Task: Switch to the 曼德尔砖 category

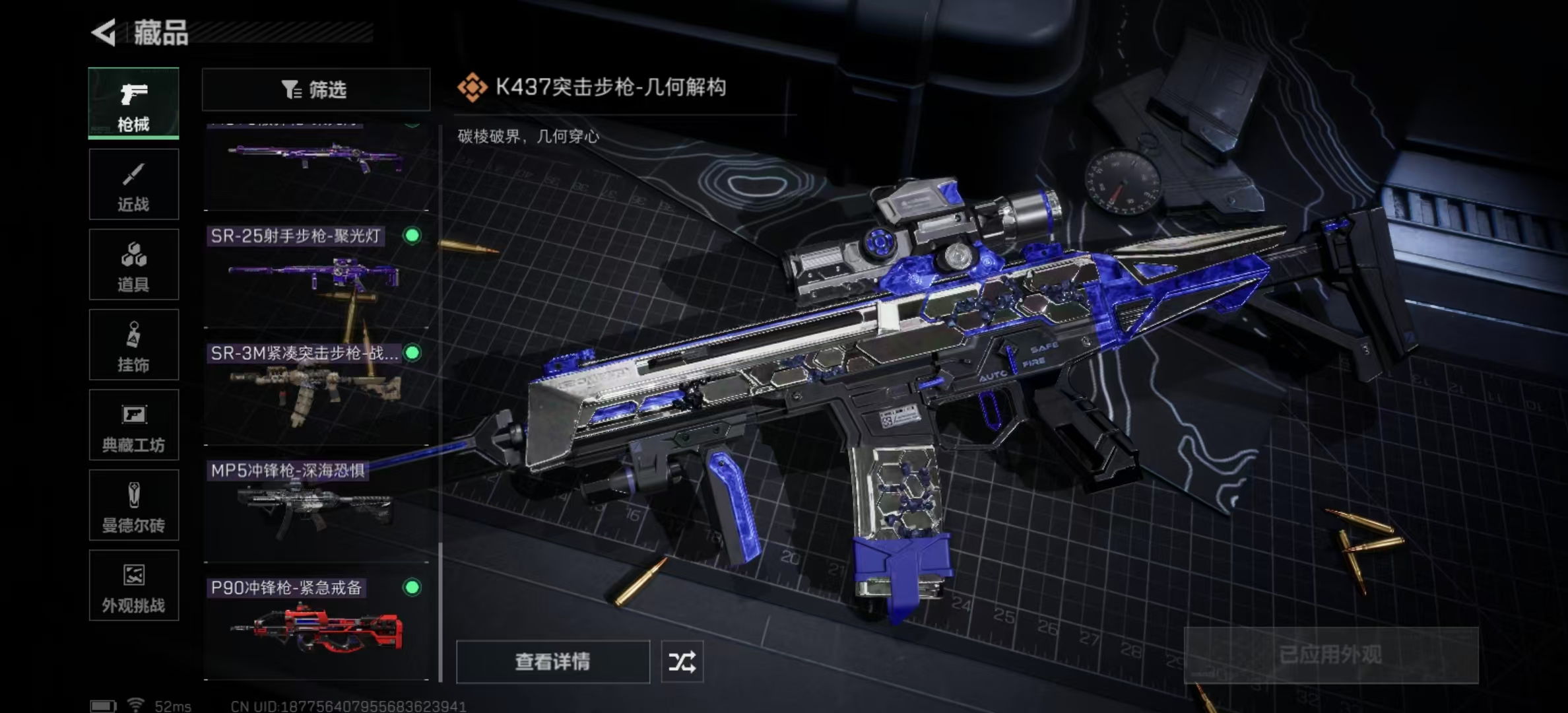Action: point(133,505)
